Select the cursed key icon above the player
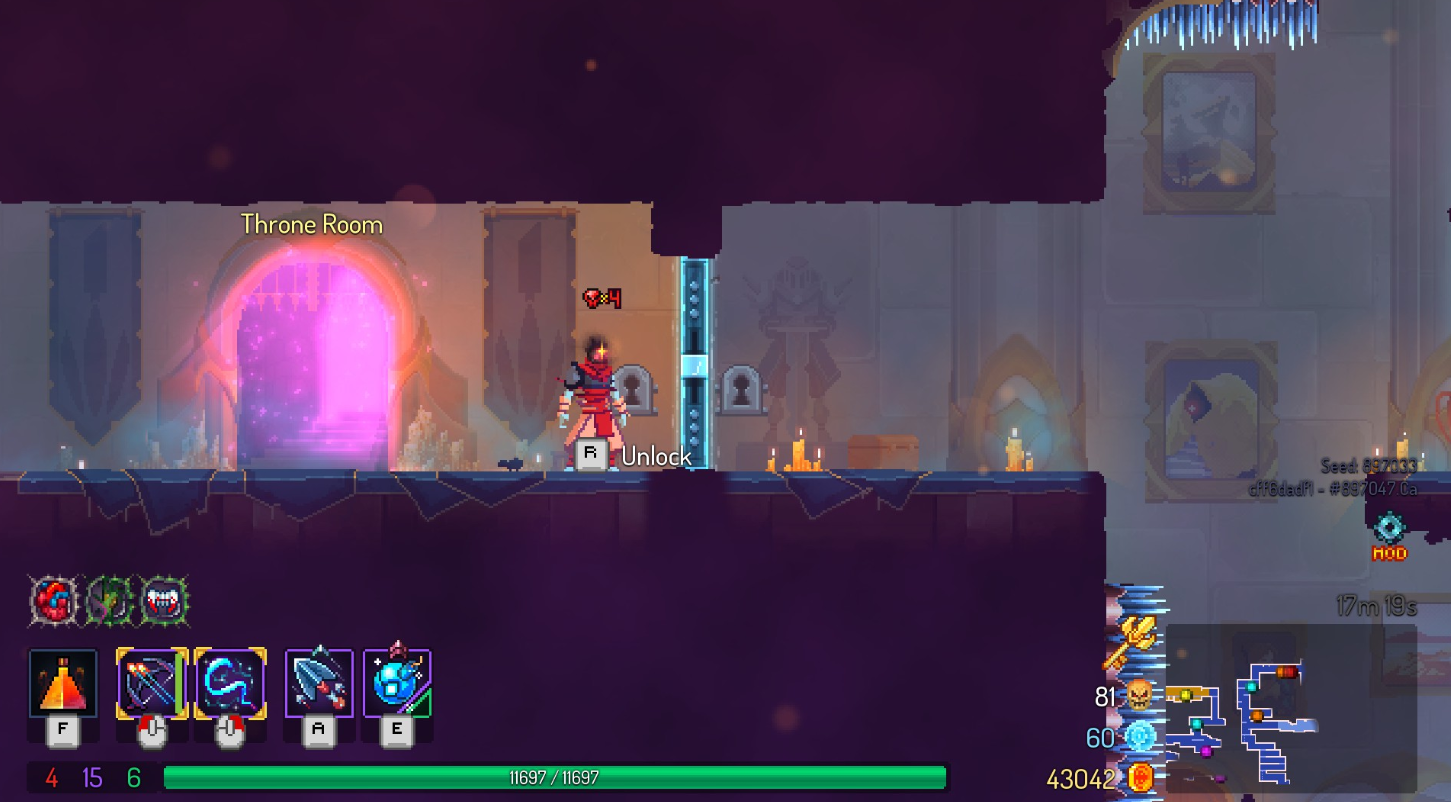Viewport: 1451px width, 802px height. (603, 297)
